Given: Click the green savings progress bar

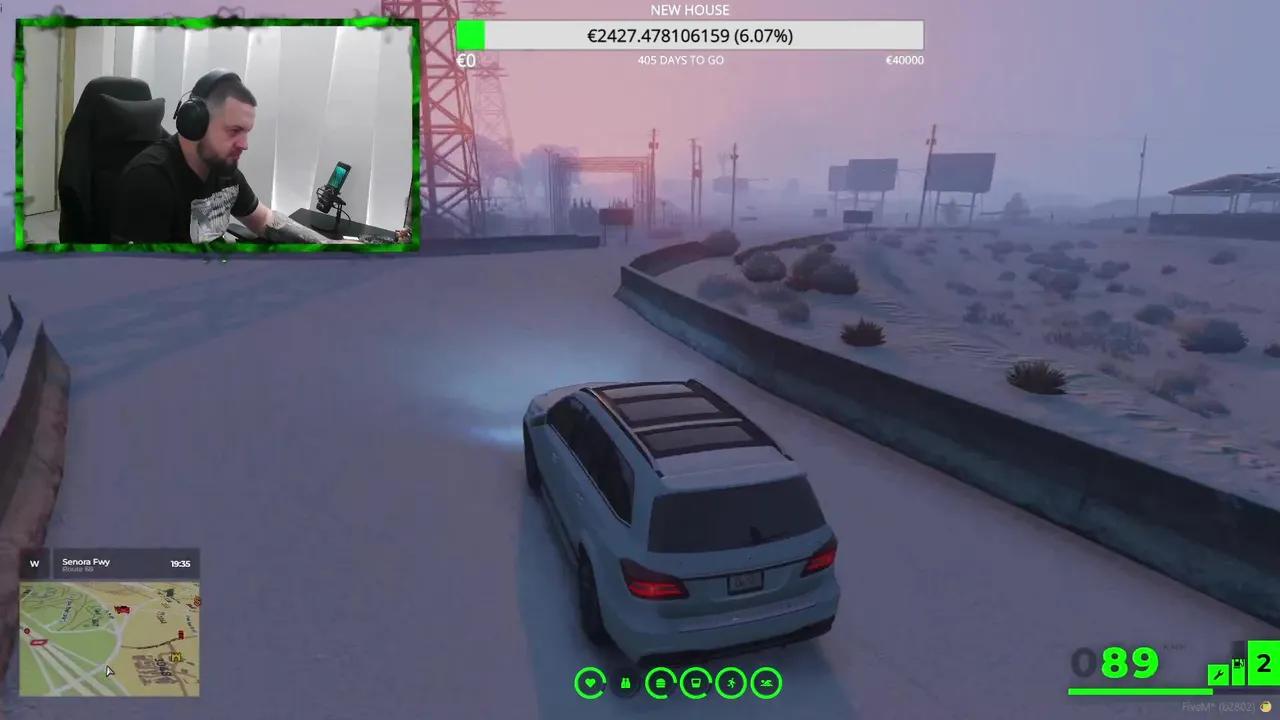Looking at the screenshot, I should 470,36.
